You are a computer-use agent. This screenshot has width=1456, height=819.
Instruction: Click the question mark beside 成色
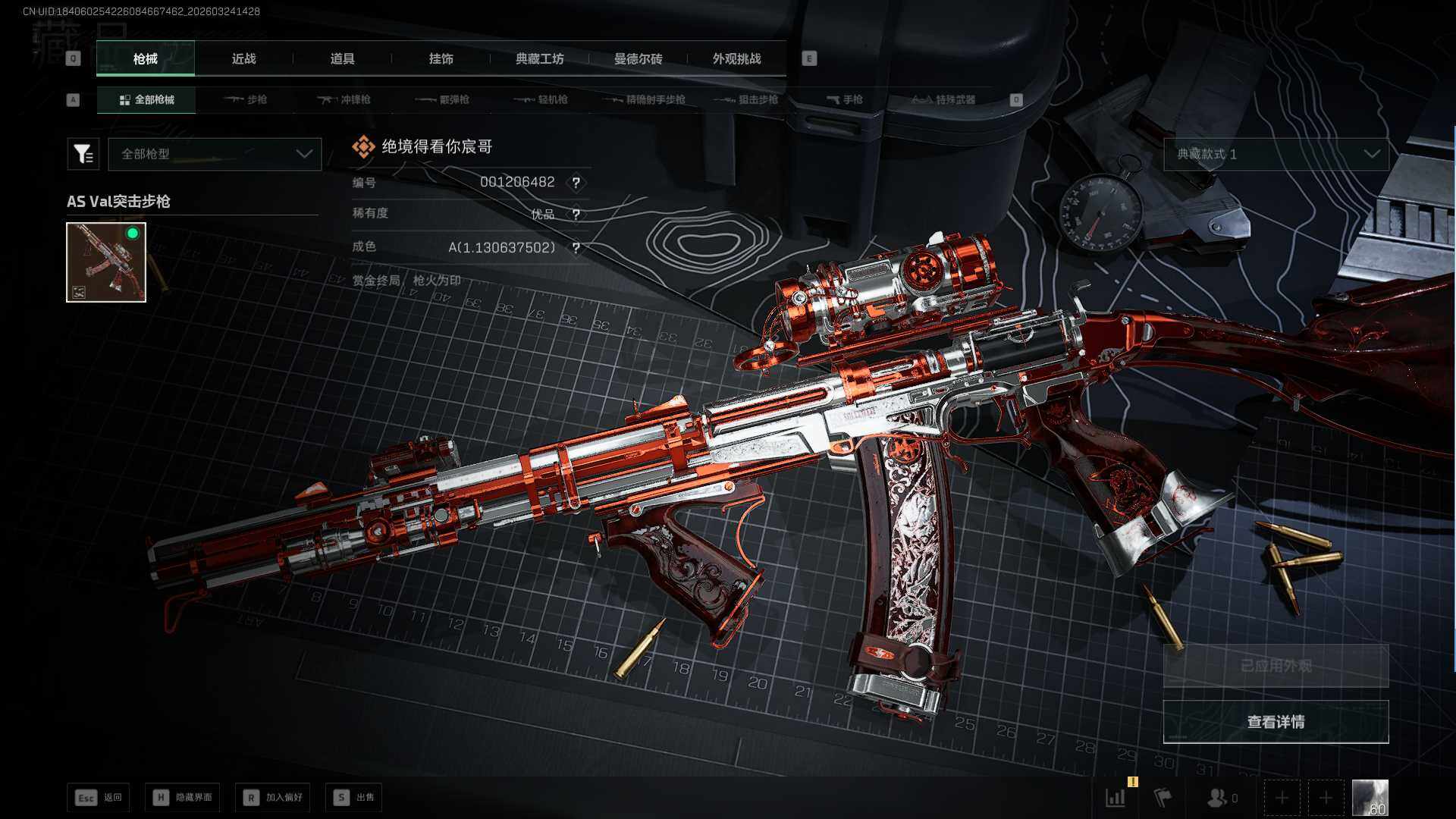click(576, 248)
